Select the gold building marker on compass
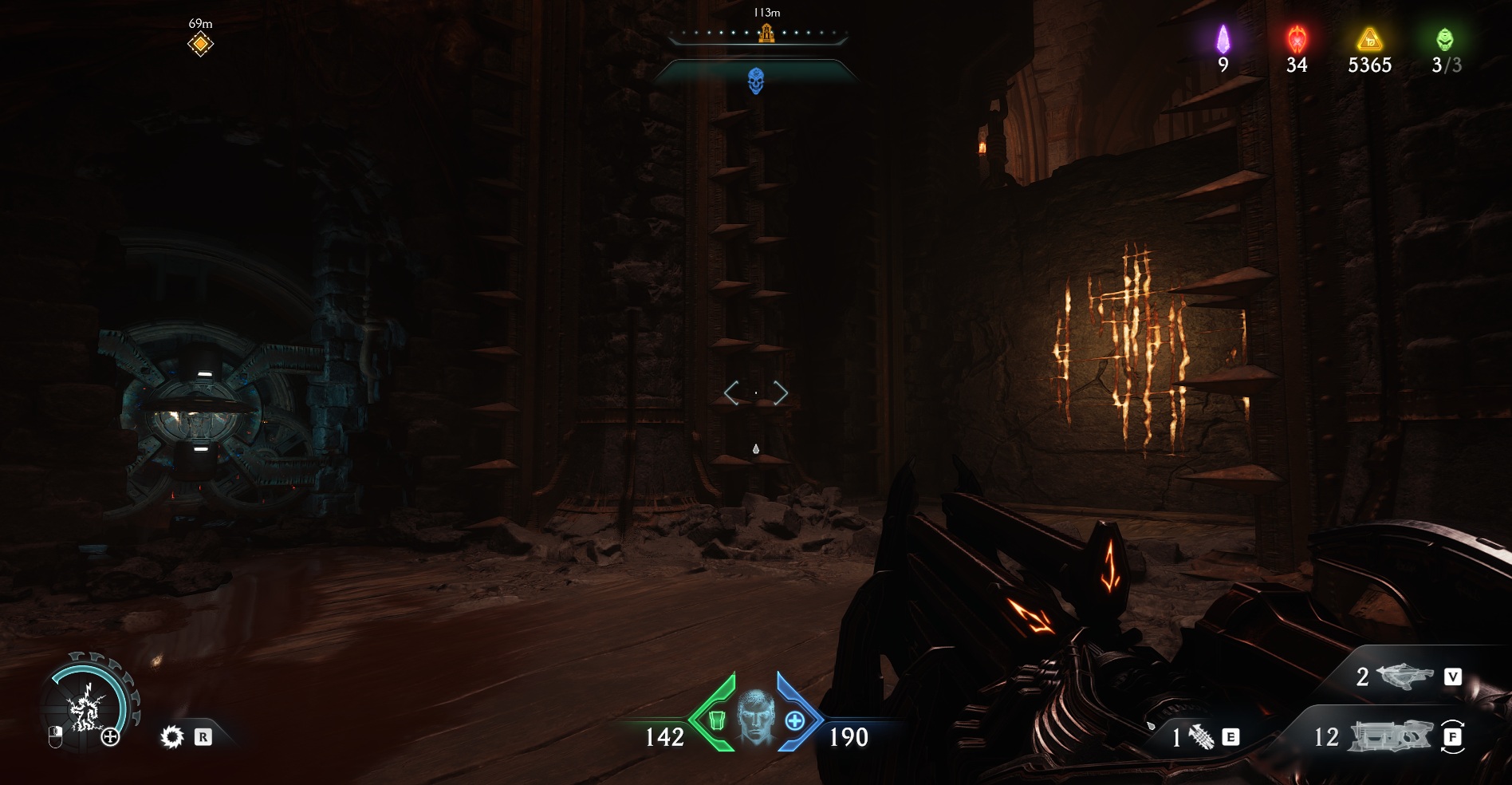 point(766,33)
